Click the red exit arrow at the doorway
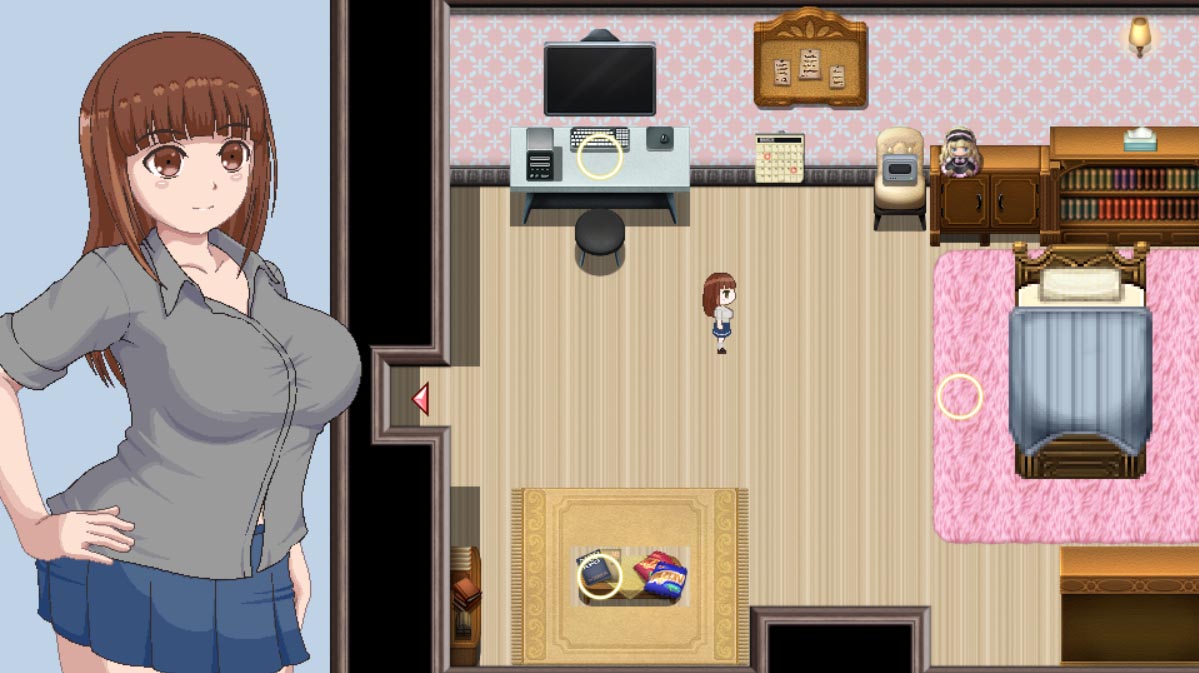Image resolution: width=1199 pixels, height=673 pixels. pyautogui.click(x=421, y=398)
